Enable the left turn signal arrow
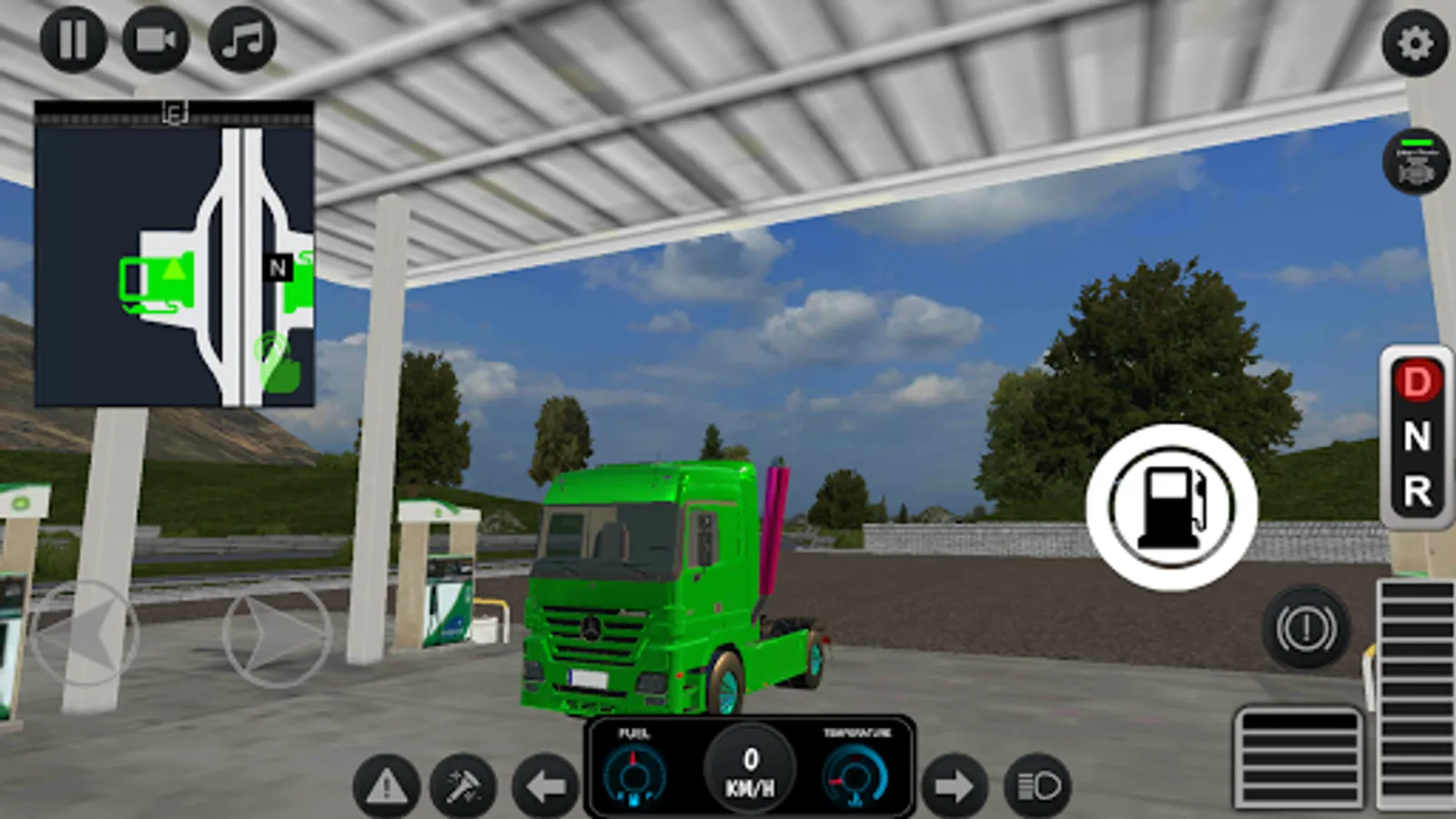The image size is (1456, 819). click(x=547, y=784)
